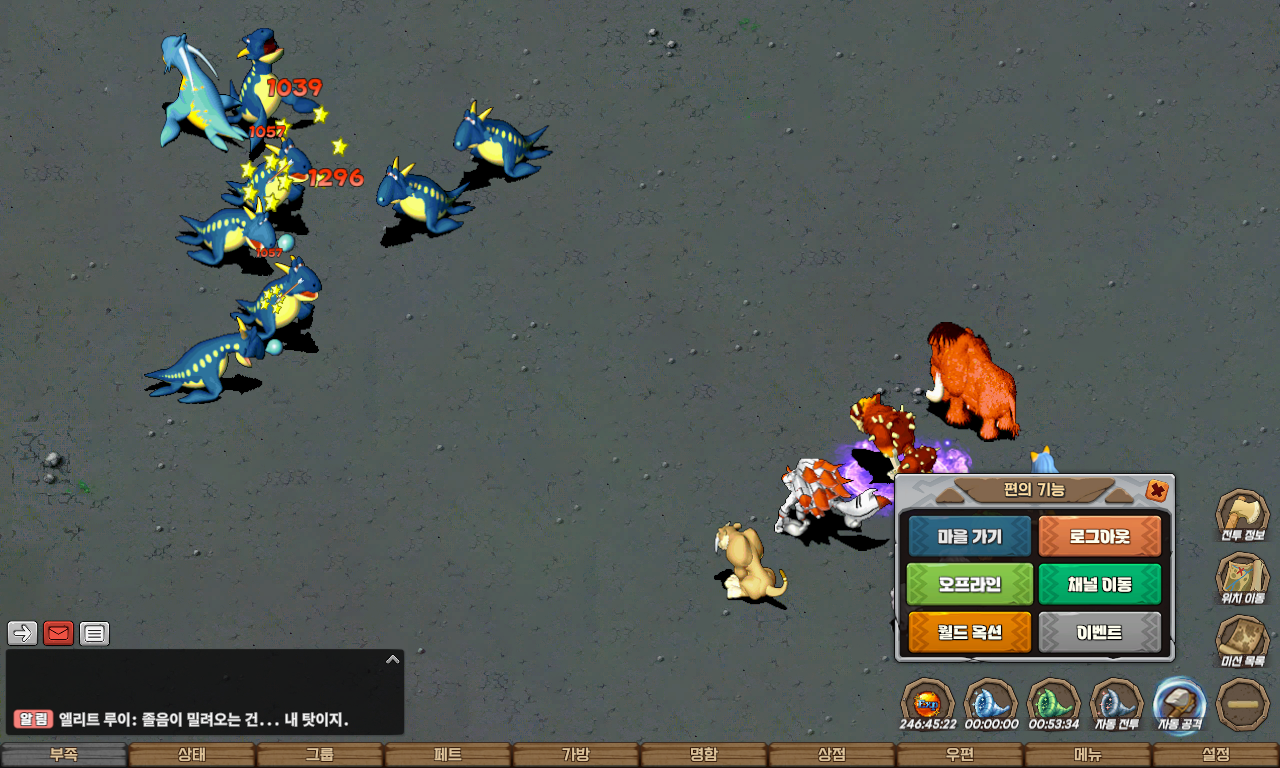1280x768 pixels.
Task: Select 마을 가기 to return to village
Action: [969, 537]
